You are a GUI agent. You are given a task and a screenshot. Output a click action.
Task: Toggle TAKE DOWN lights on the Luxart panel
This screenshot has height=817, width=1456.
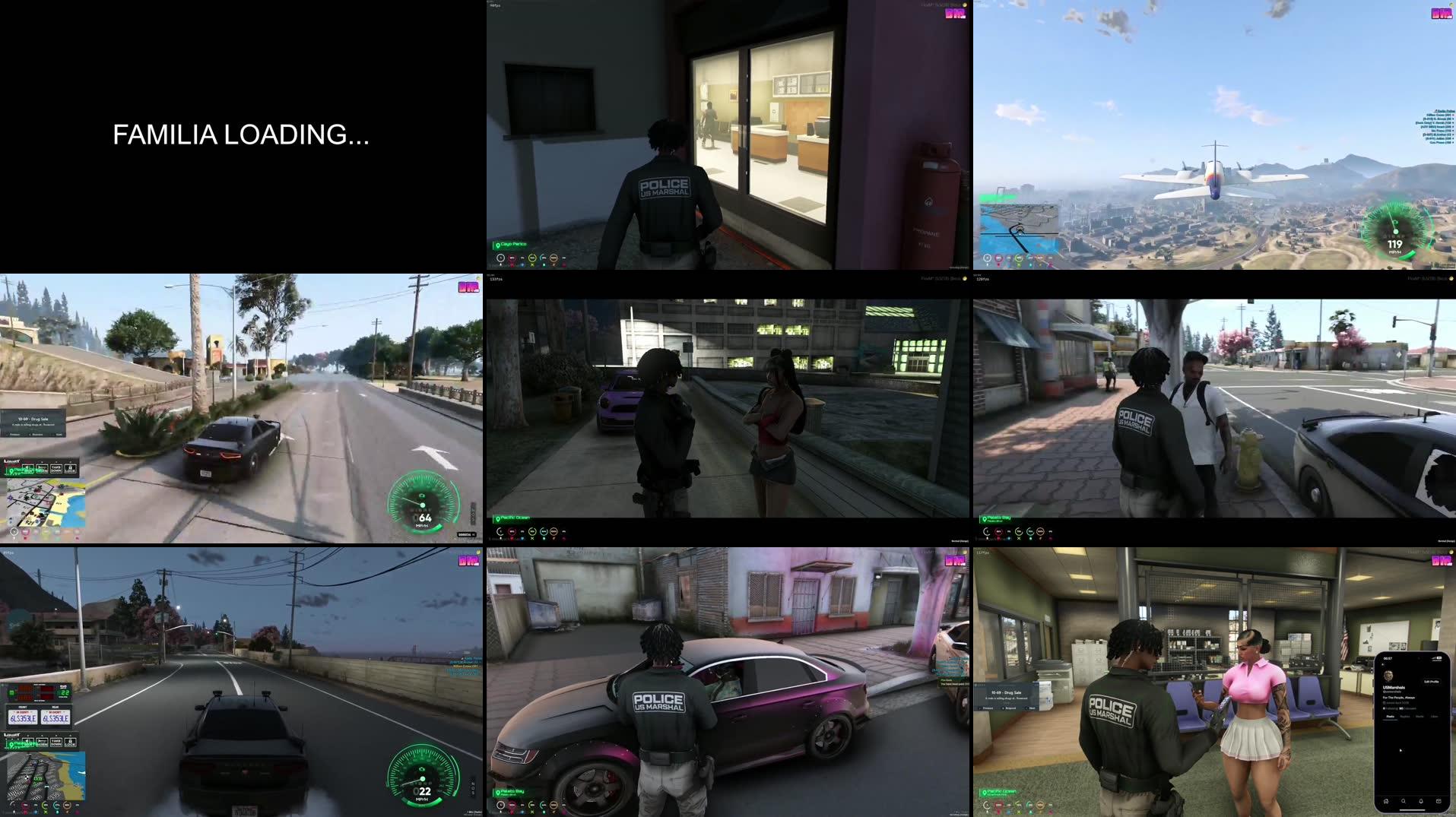coord(56,743)
